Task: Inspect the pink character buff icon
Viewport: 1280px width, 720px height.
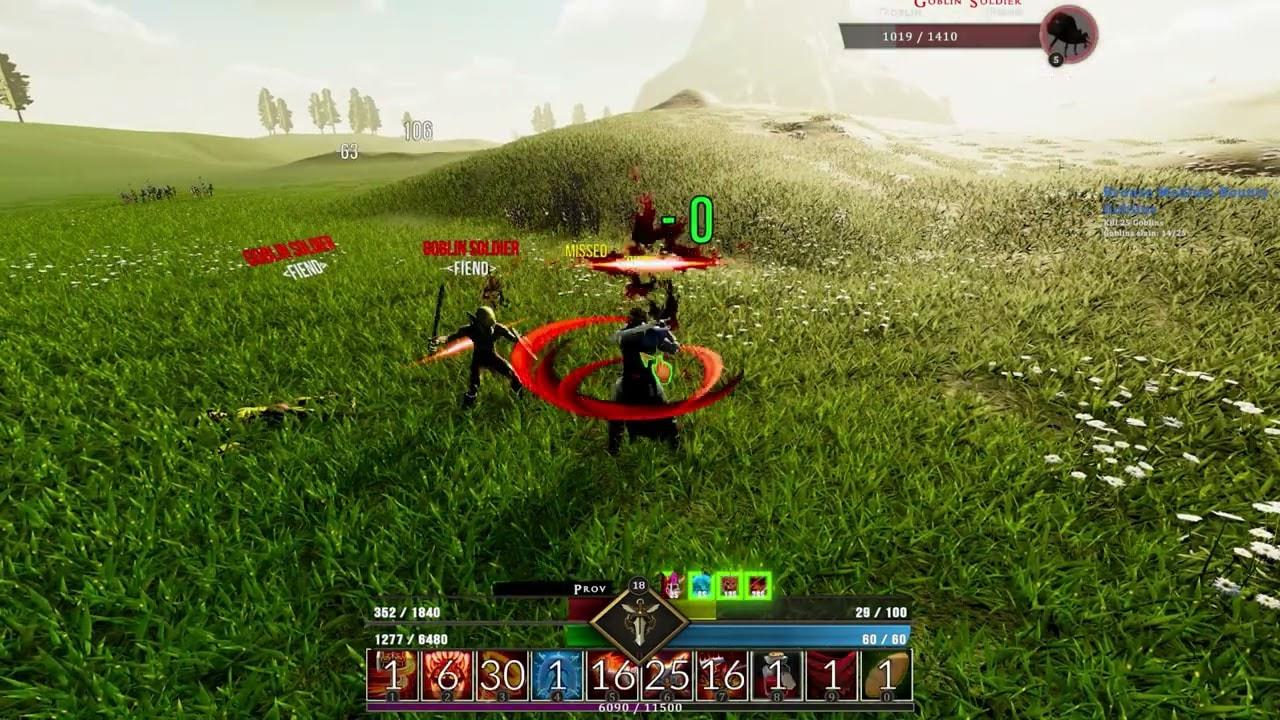Action: click(672, 586)
